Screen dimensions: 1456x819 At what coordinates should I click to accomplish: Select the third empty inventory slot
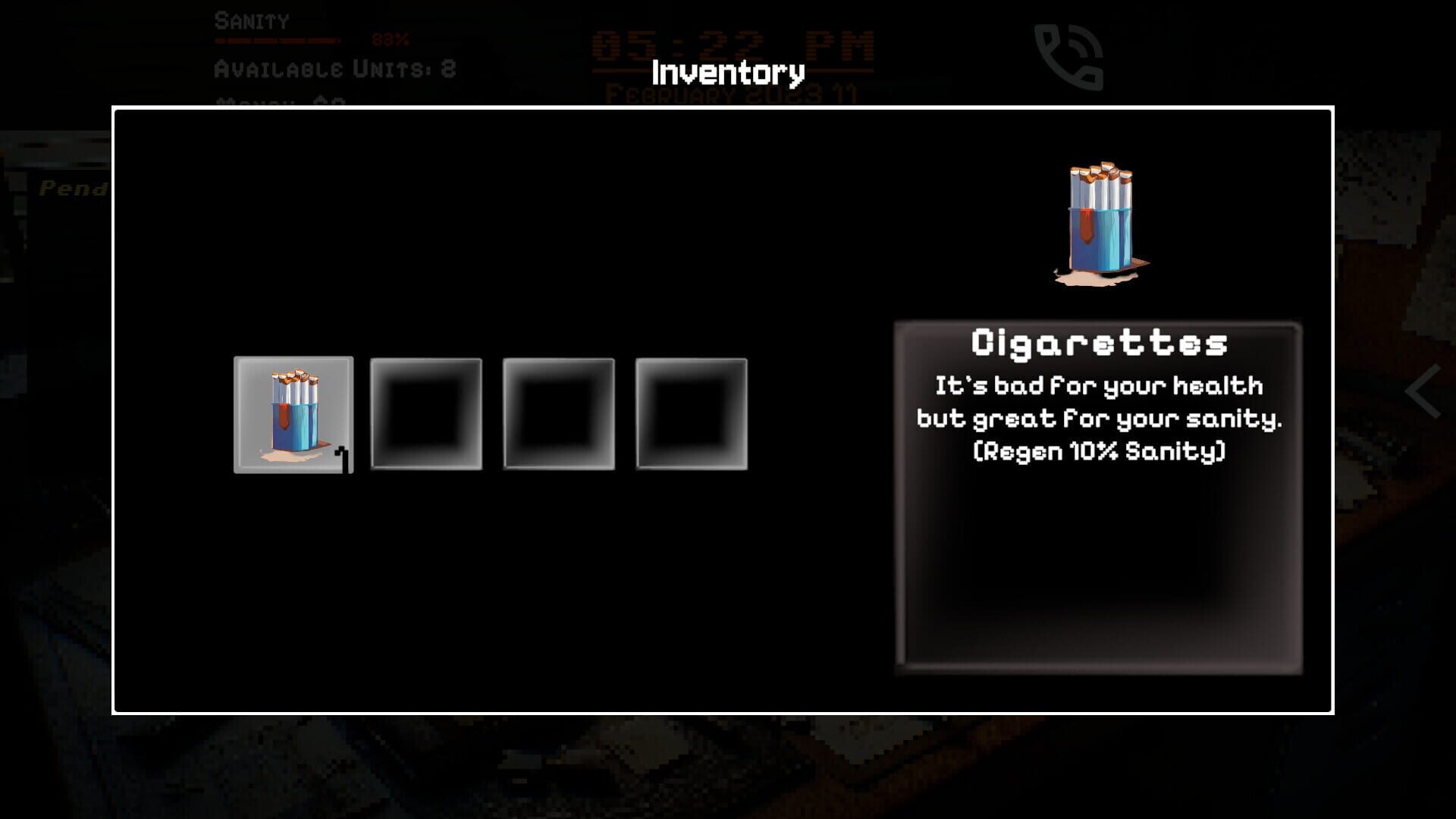point(558,415)
